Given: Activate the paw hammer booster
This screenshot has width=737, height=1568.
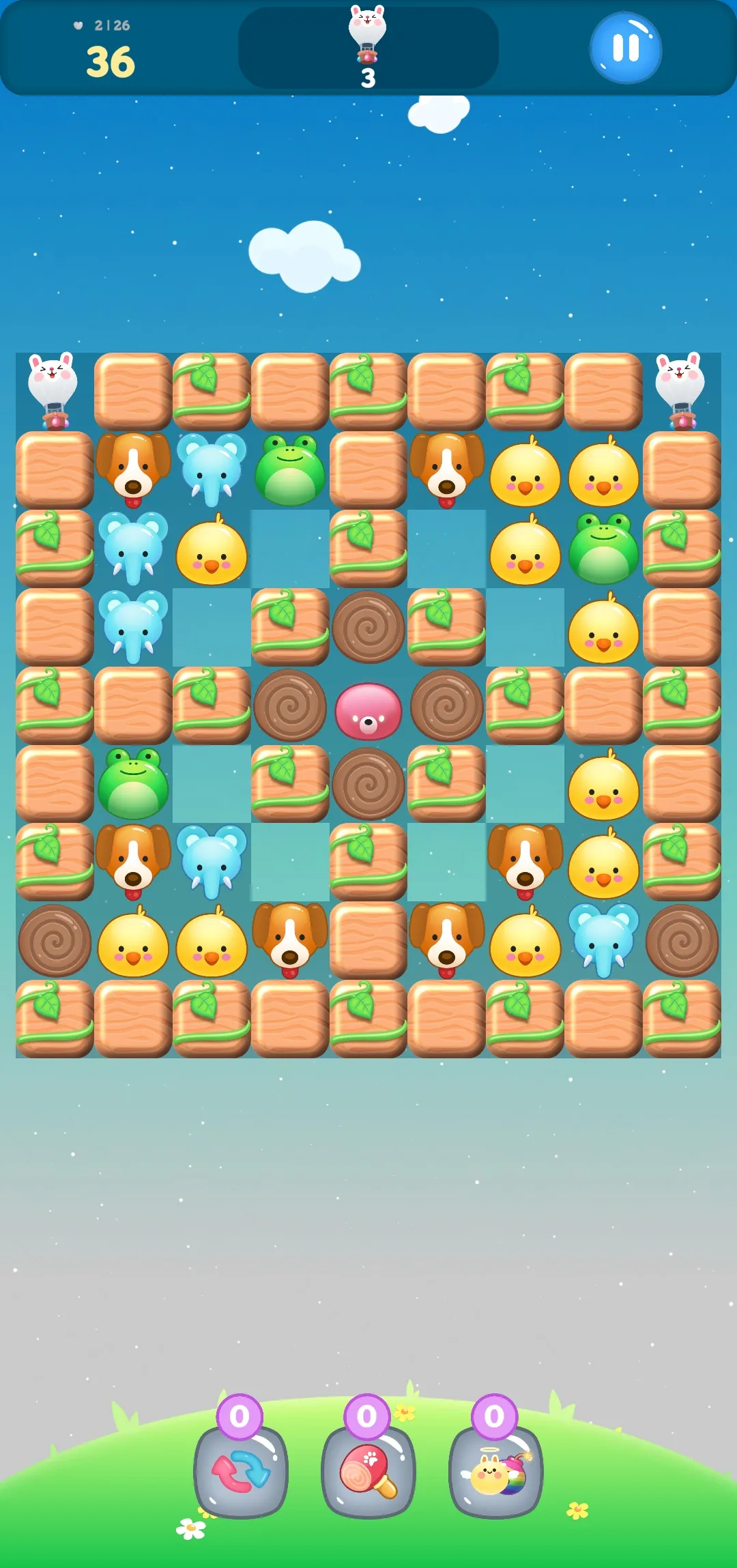Looking at the screenshot, I should (x=368, y=1471).
